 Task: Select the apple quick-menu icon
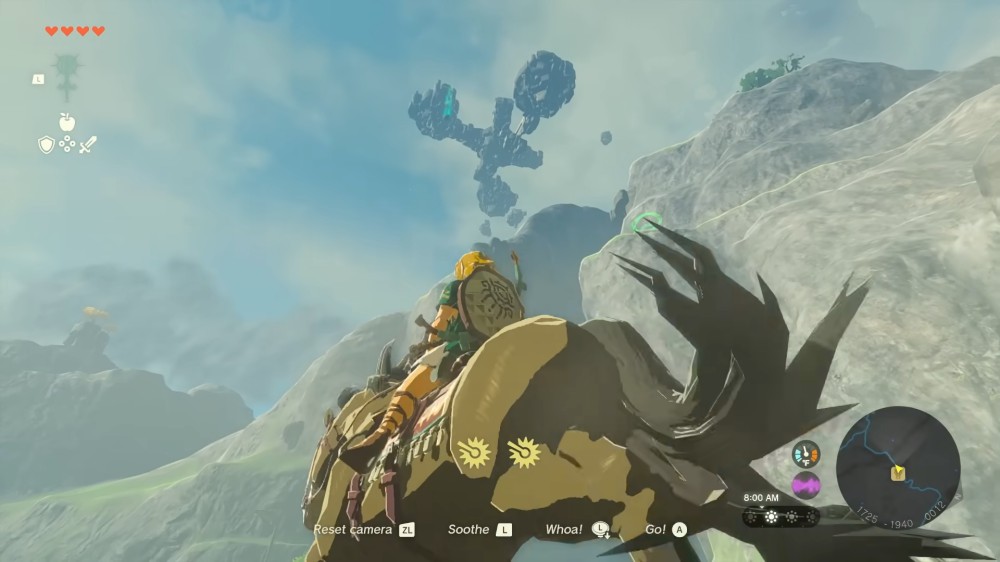tap(67, 122)
